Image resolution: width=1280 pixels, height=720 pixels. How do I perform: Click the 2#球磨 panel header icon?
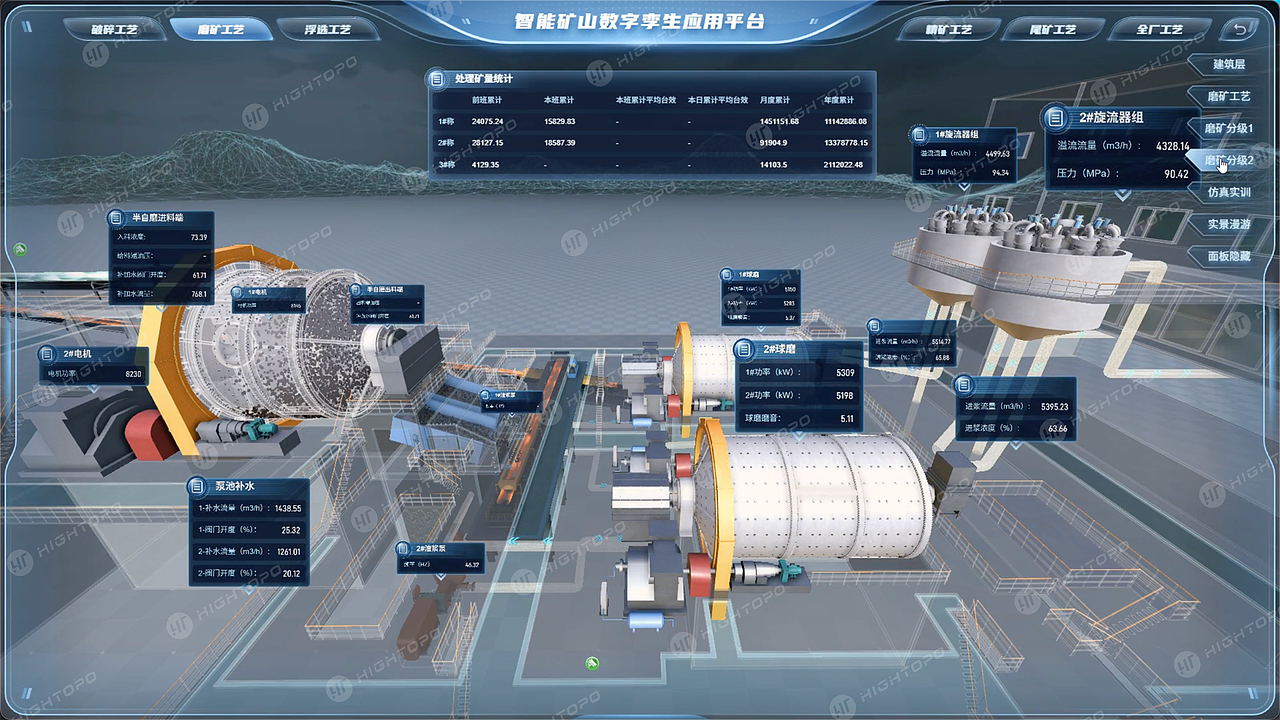pyautogui.click(x=742, y=349)
